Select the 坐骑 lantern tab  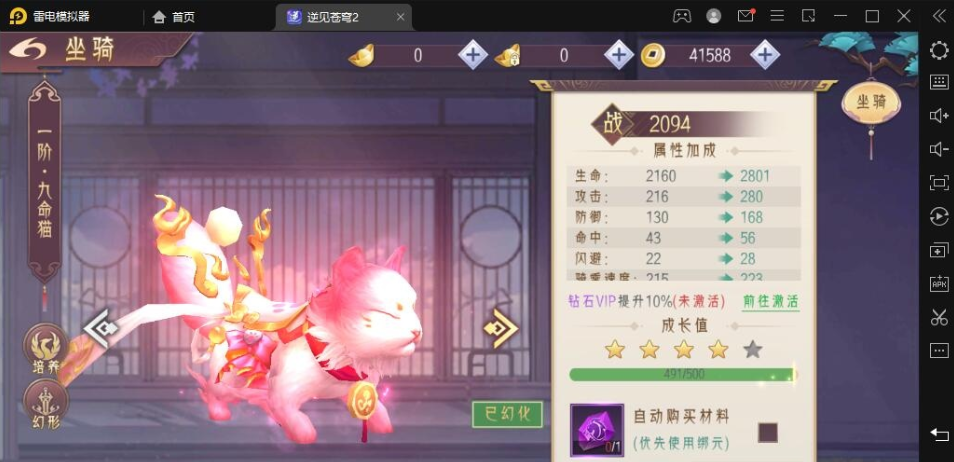coord(865,102)
